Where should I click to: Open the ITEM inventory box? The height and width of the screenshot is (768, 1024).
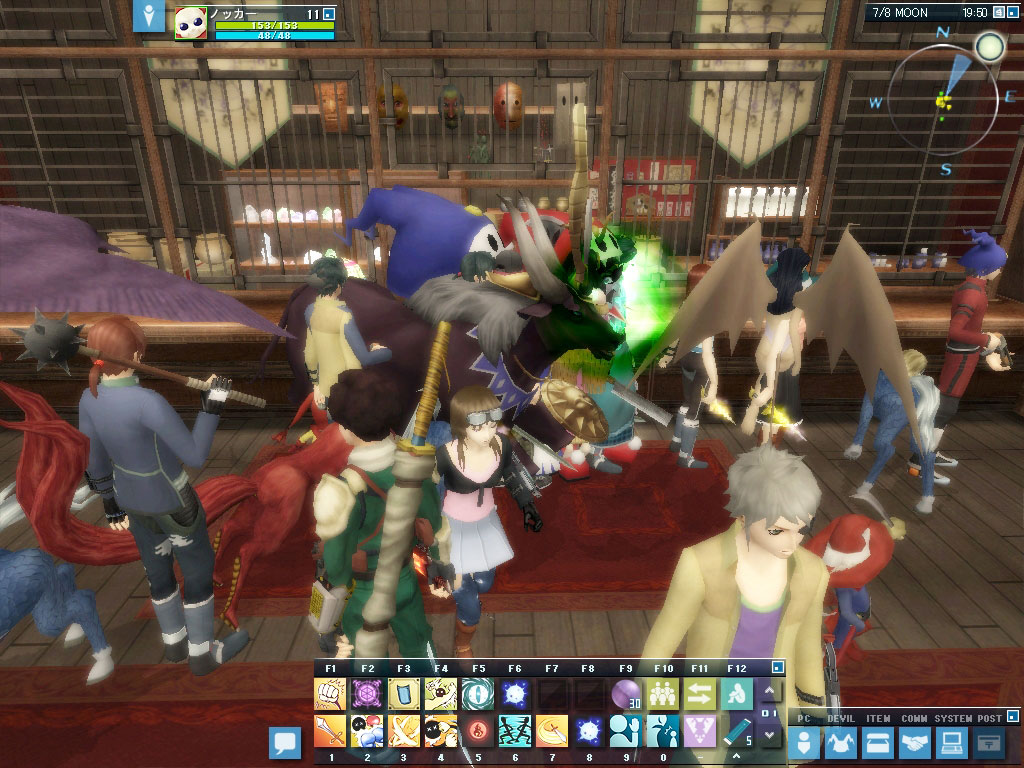877,743
